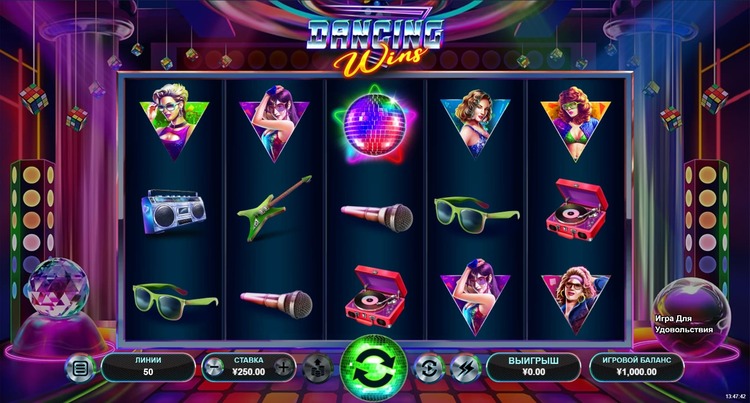Screen dimensions: 750x403
Task: Decrease the bet with the minus button
Action: tap(214, 367)
